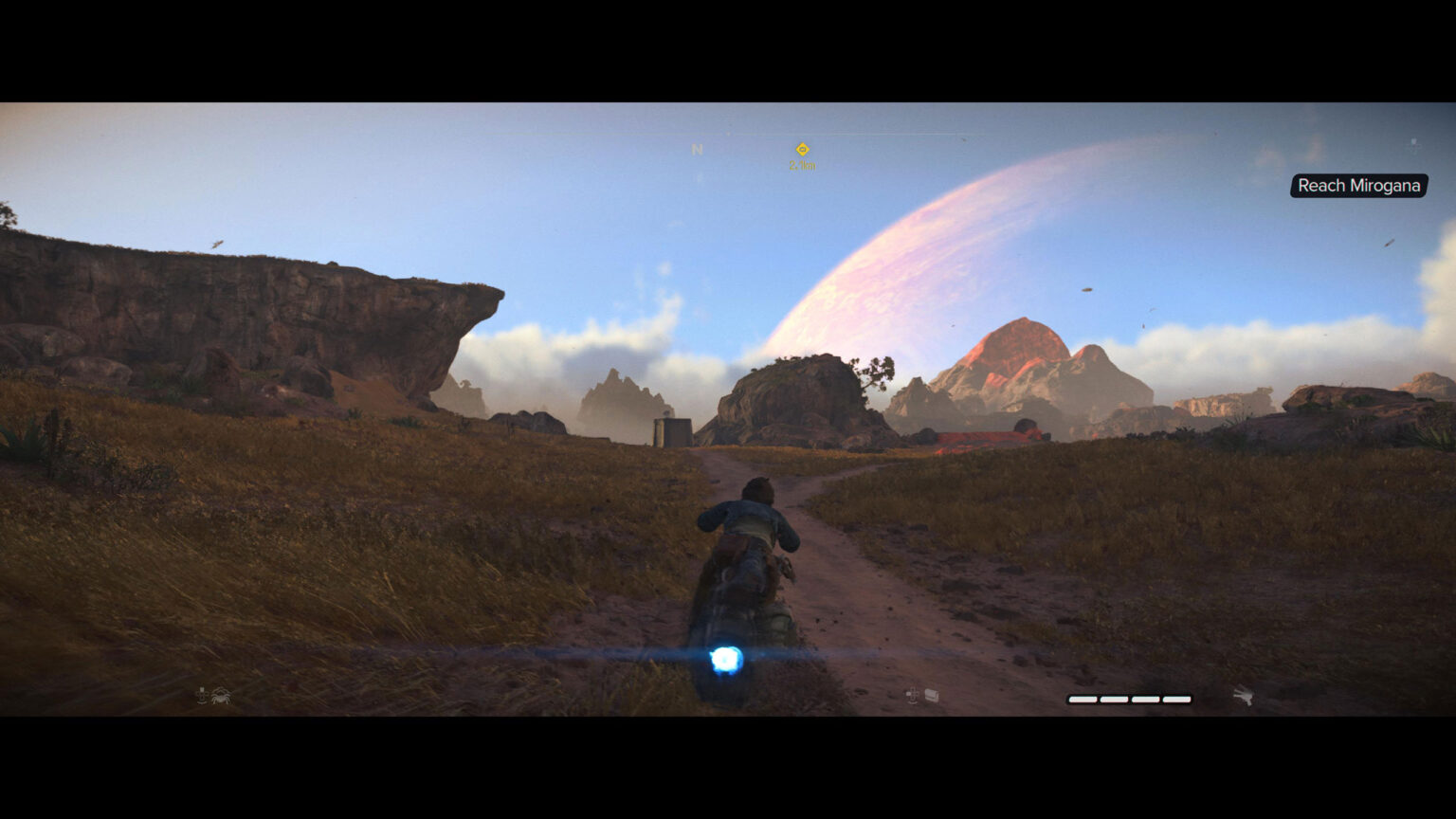Select the Nix companion icon
Viewport: 1456px width, 819px height.
click(x=220, y=696)
